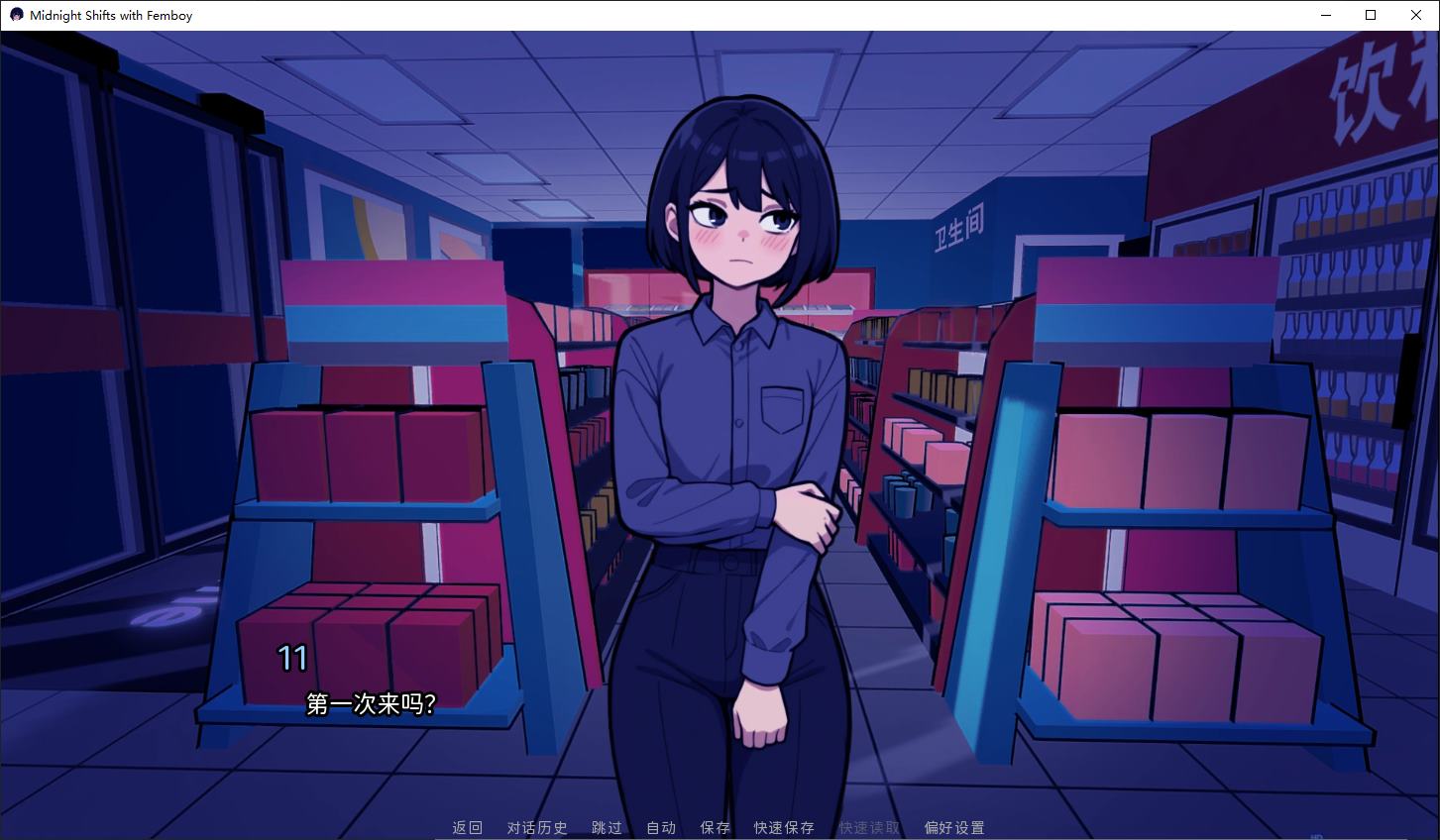The image size is (1440, 840).
Task: Close the Midnight Shifts window
Action: pos(1416,14)
